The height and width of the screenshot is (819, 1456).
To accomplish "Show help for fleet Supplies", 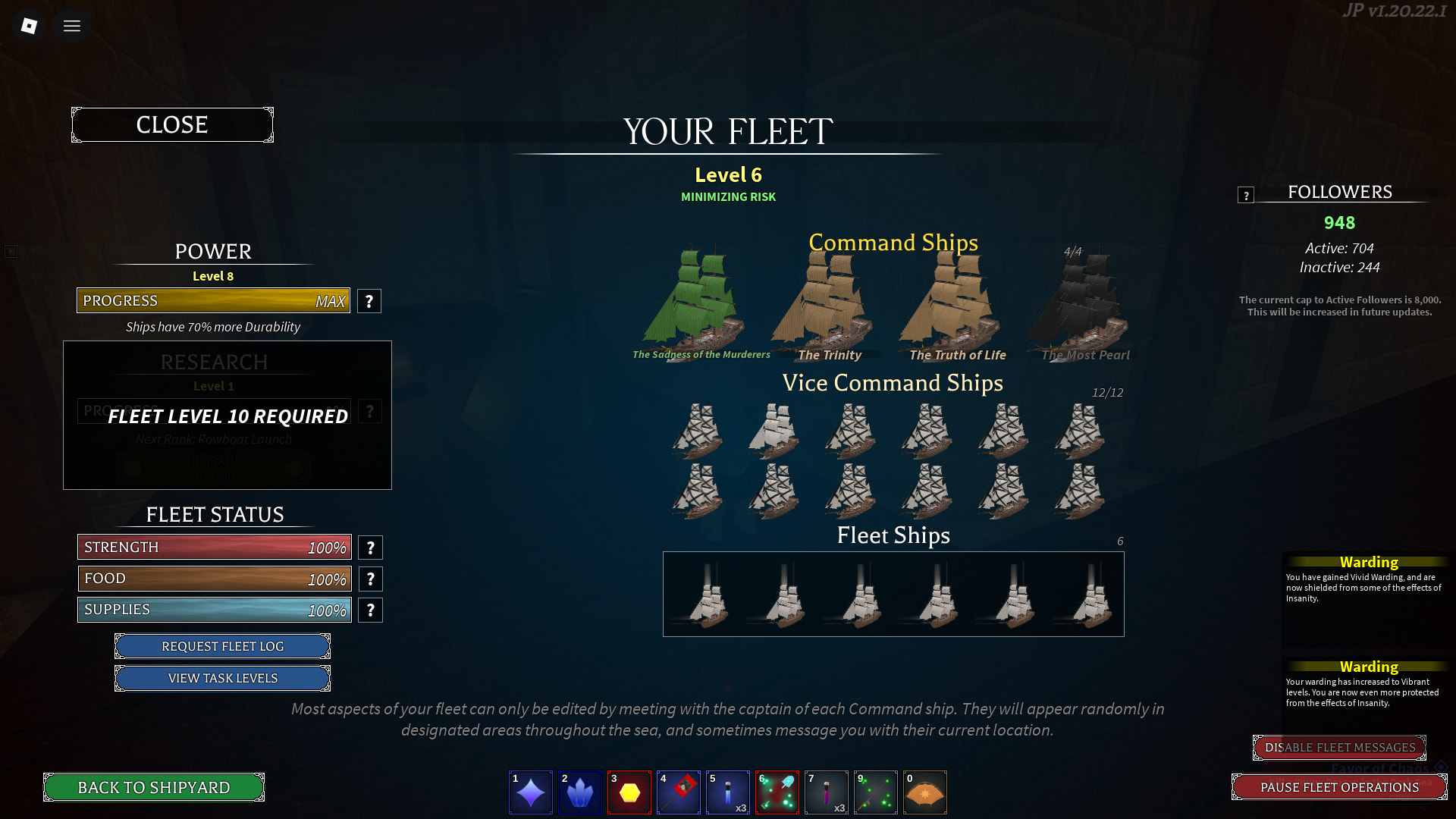I will (x=370, y=610).
